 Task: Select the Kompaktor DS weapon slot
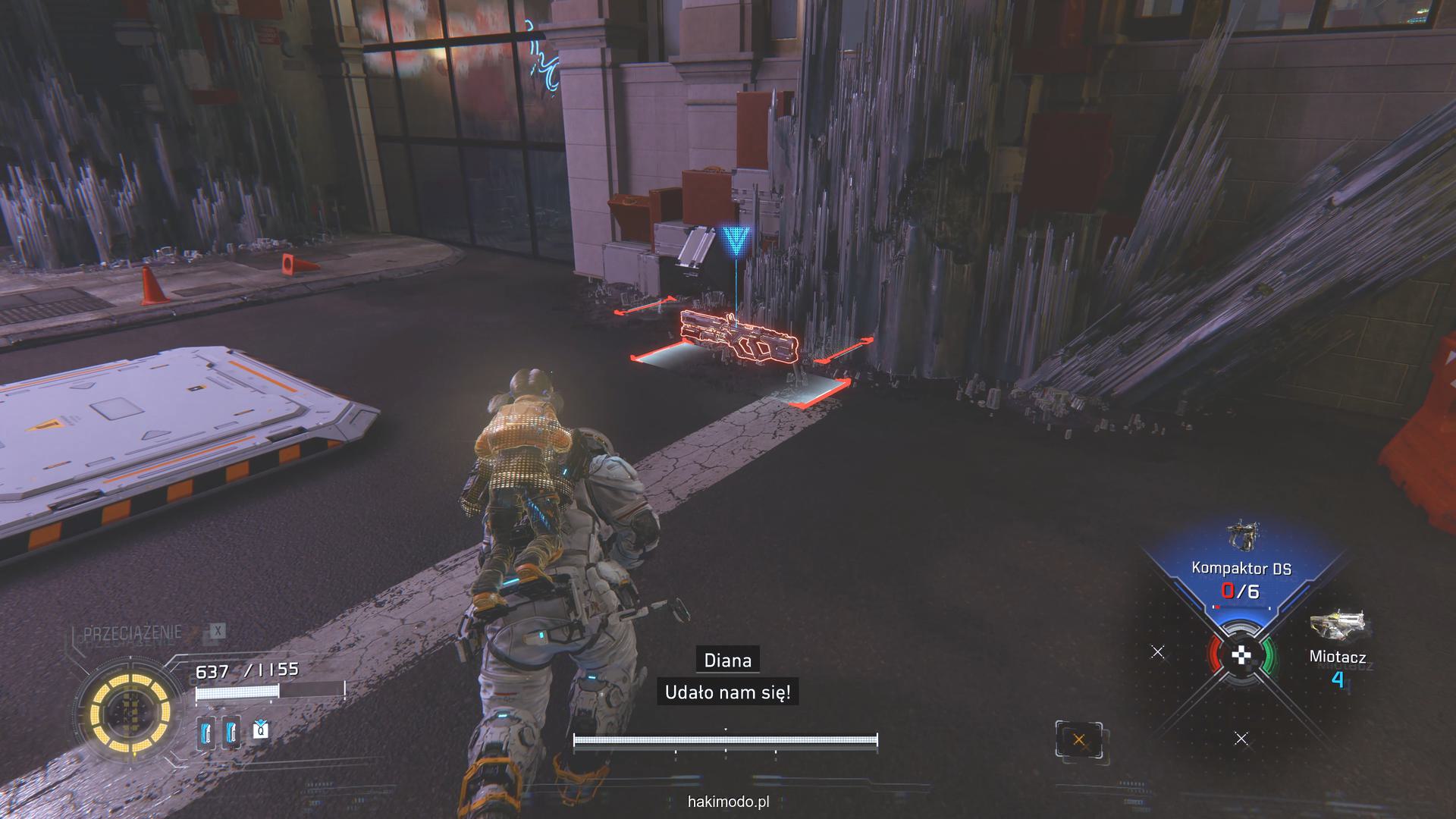click(1241, 566)
